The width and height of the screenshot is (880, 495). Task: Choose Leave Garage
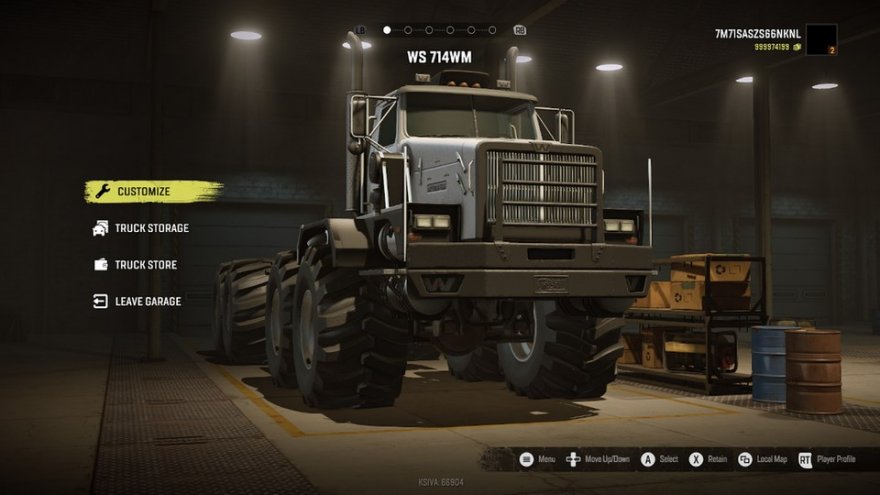click(147, 301)
